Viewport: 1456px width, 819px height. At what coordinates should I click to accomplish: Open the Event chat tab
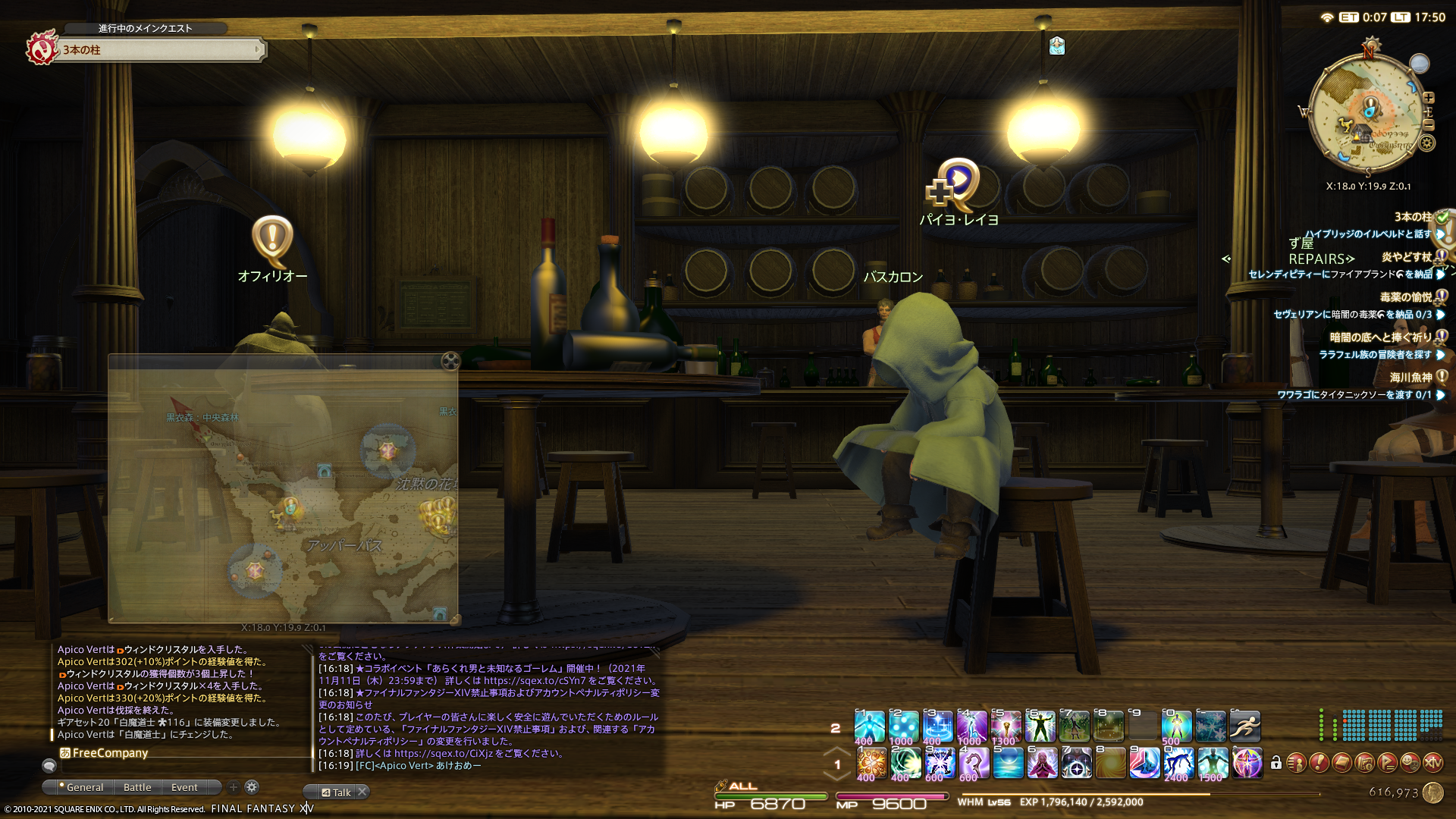(x=184, y=787)
